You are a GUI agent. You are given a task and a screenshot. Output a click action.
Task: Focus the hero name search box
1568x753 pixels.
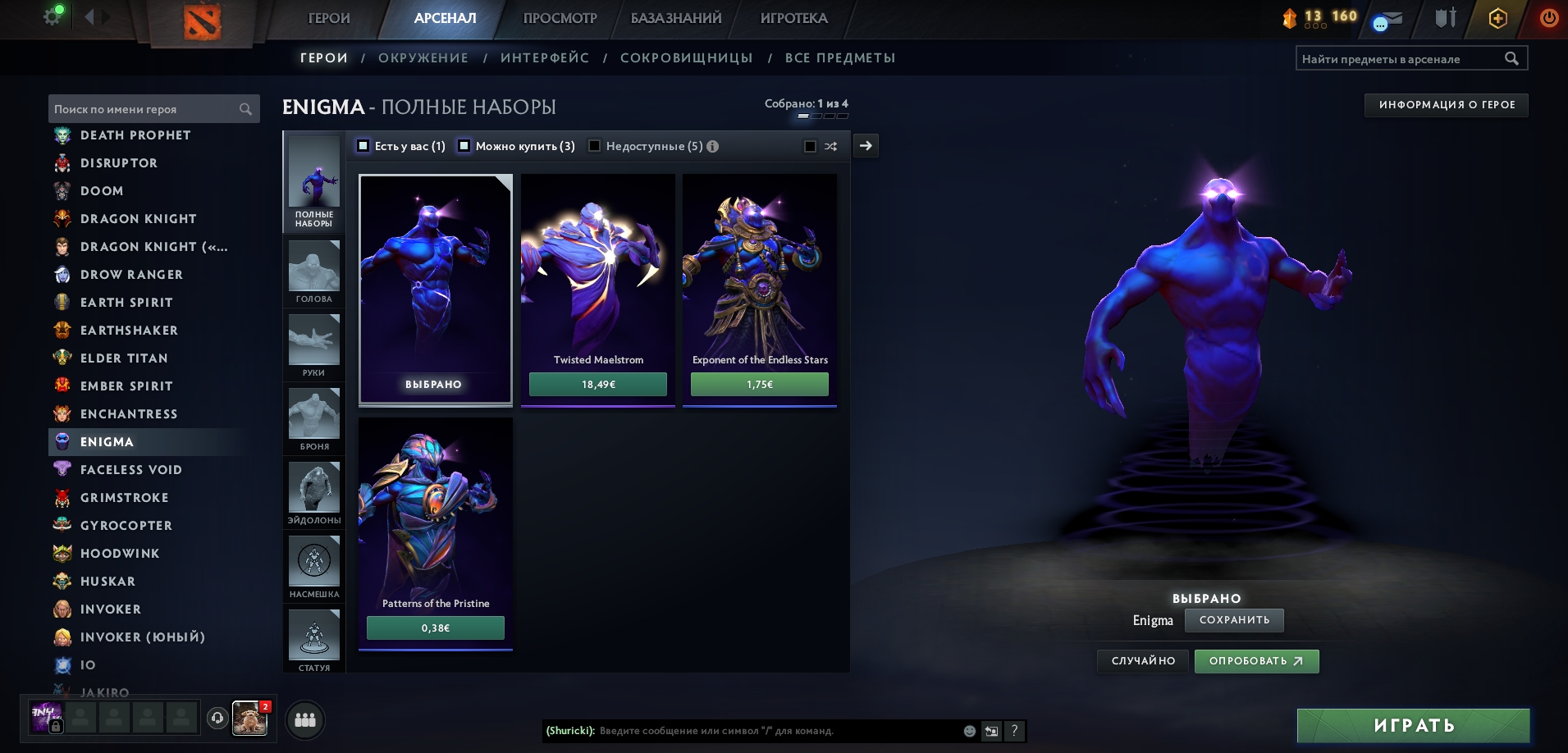[x=145, y=109]
